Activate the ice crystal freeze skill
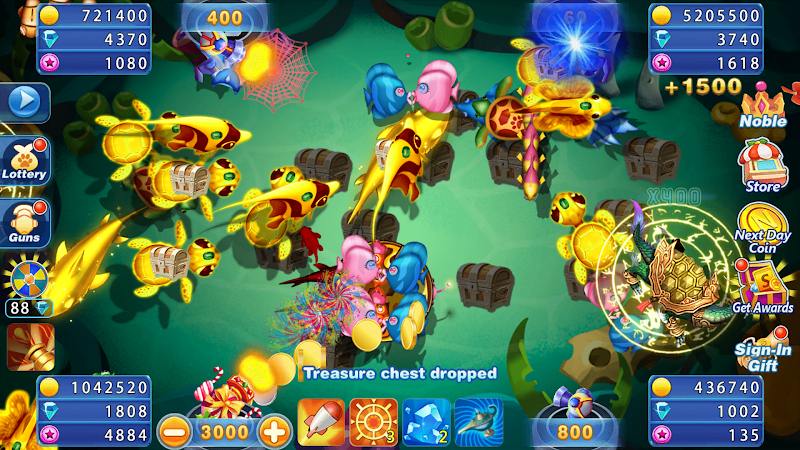Image resolution: width=800 pixels, height=450 pixels. tap(426, 422)
